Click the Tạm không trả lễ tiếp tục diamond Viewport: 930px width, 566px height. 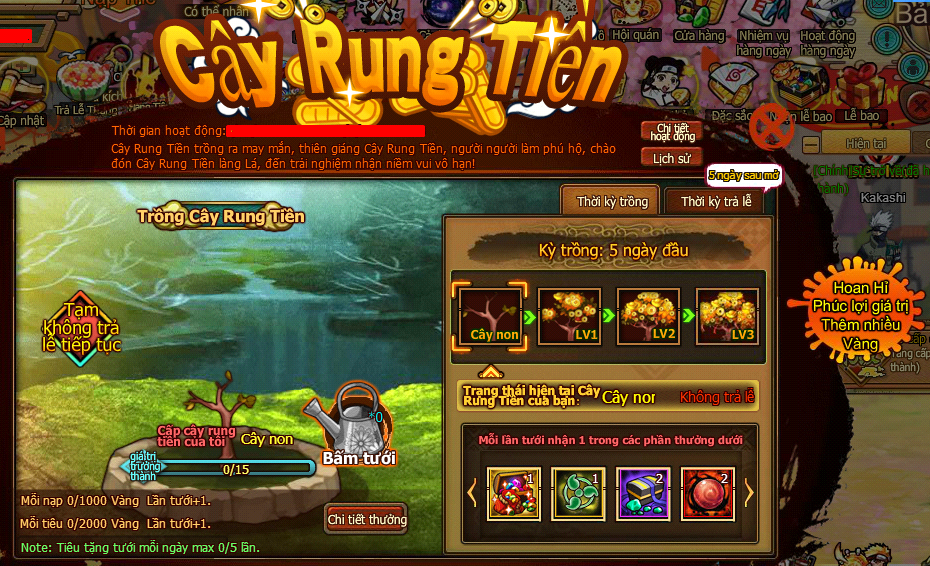pyautogui.click(x=80, y=327)
